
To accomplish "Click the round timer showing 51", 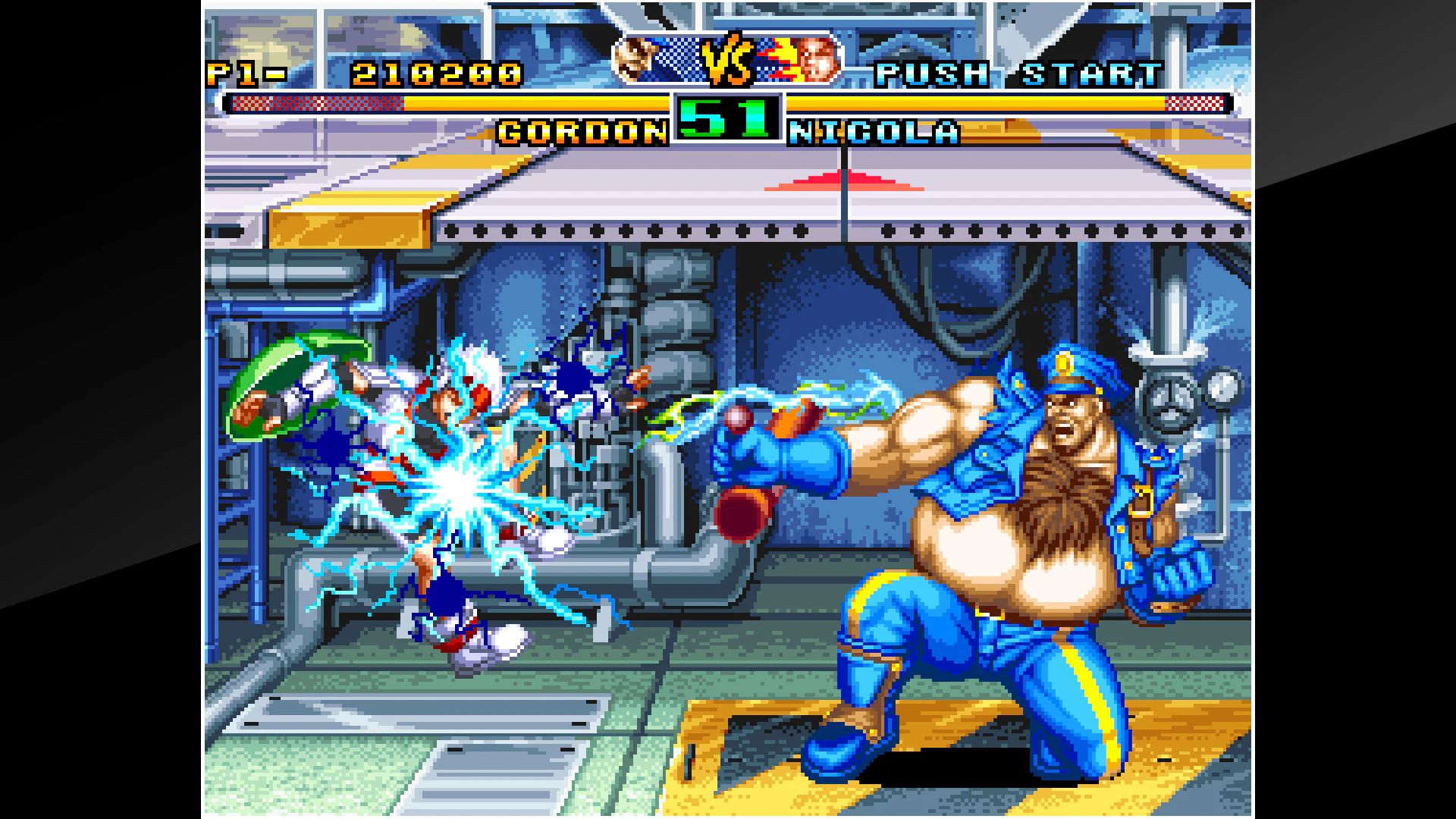I will click(x=726, y=121).
